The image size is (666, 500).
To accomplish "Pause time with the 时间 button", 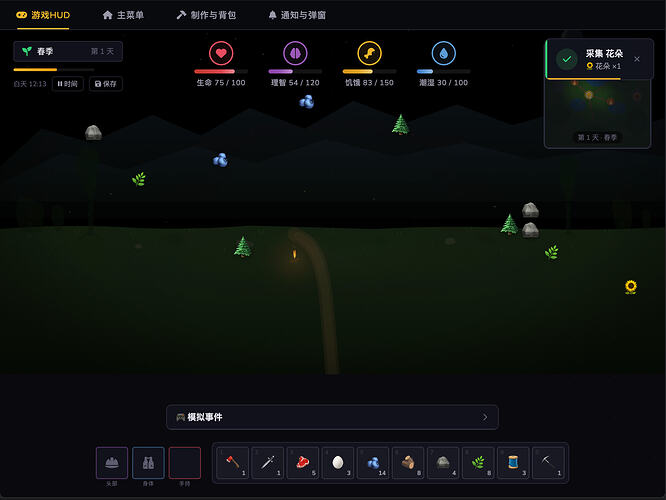I will pyautogui.click(x=69, y=84).
